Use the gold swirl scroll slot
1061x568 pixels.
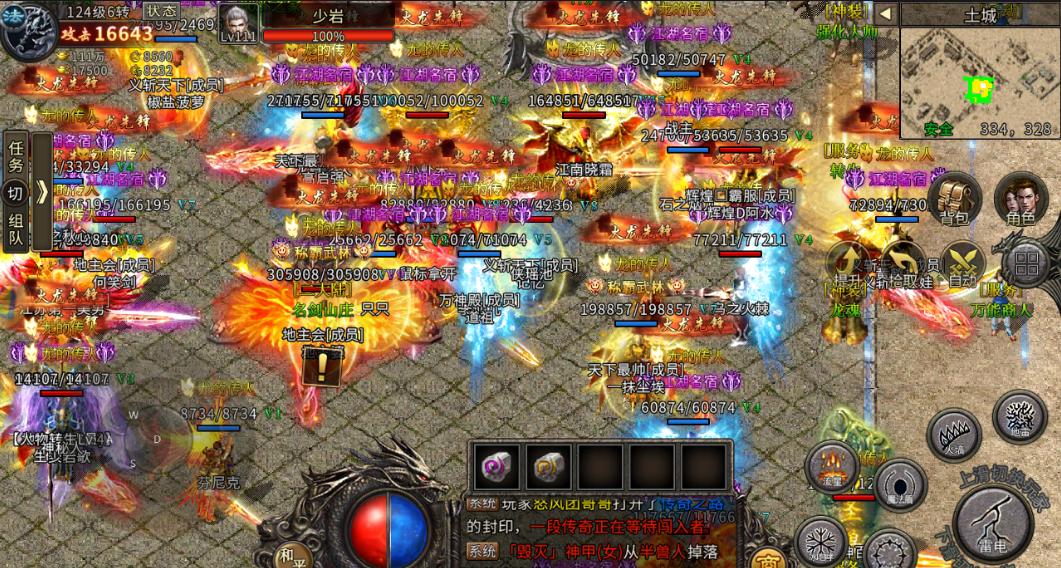pos(550,467)
